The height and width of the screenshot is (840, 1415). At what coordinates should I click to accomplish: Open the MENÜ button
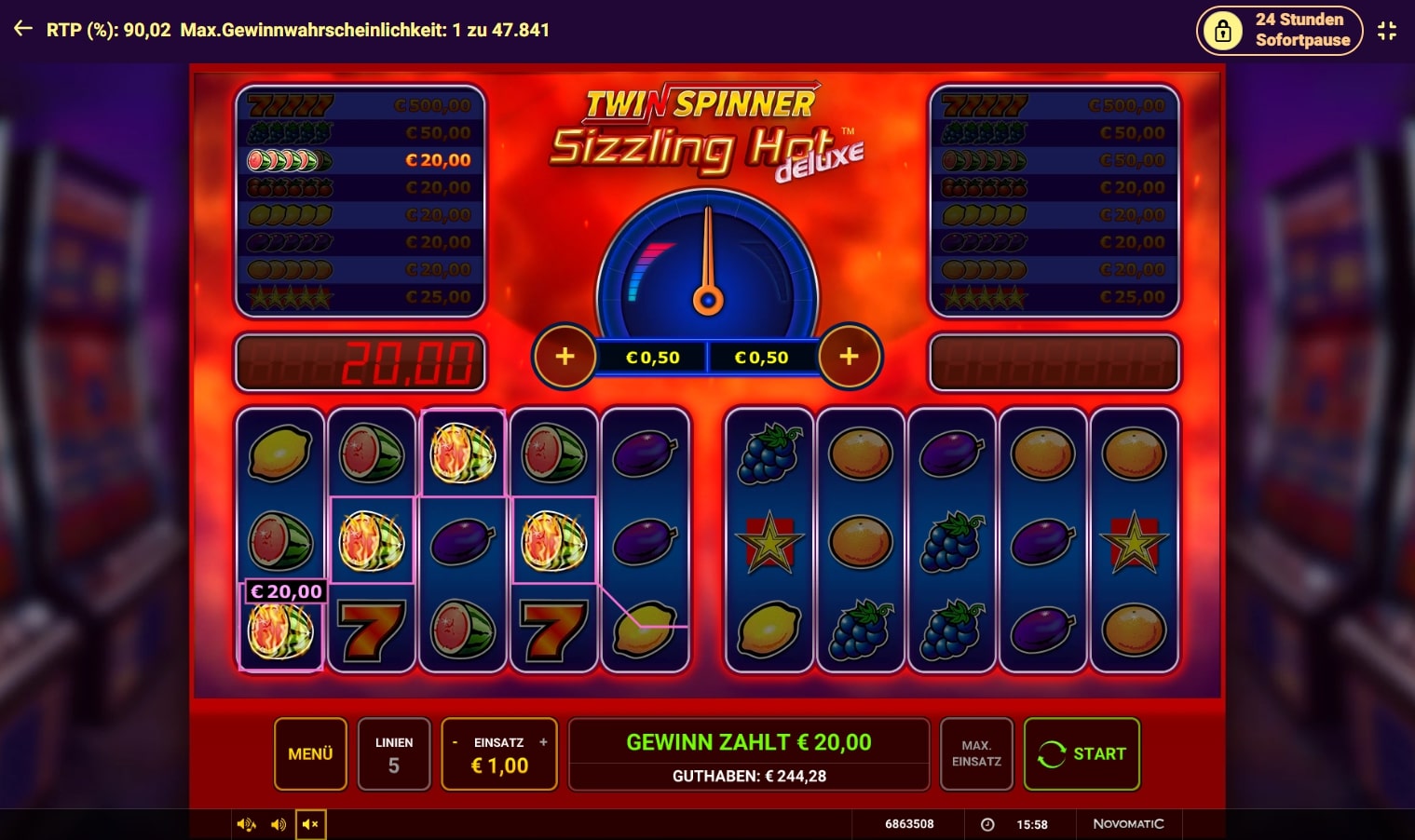click(x=310, y=753)
